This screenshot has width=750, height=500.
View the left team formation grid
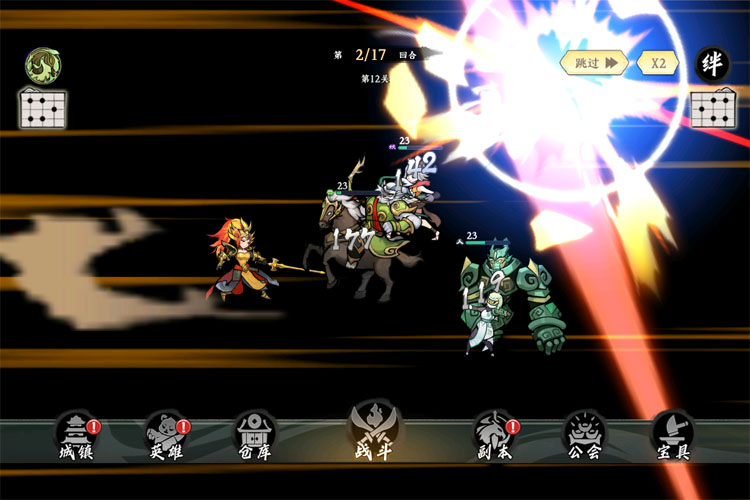click(x=42, y=108)
